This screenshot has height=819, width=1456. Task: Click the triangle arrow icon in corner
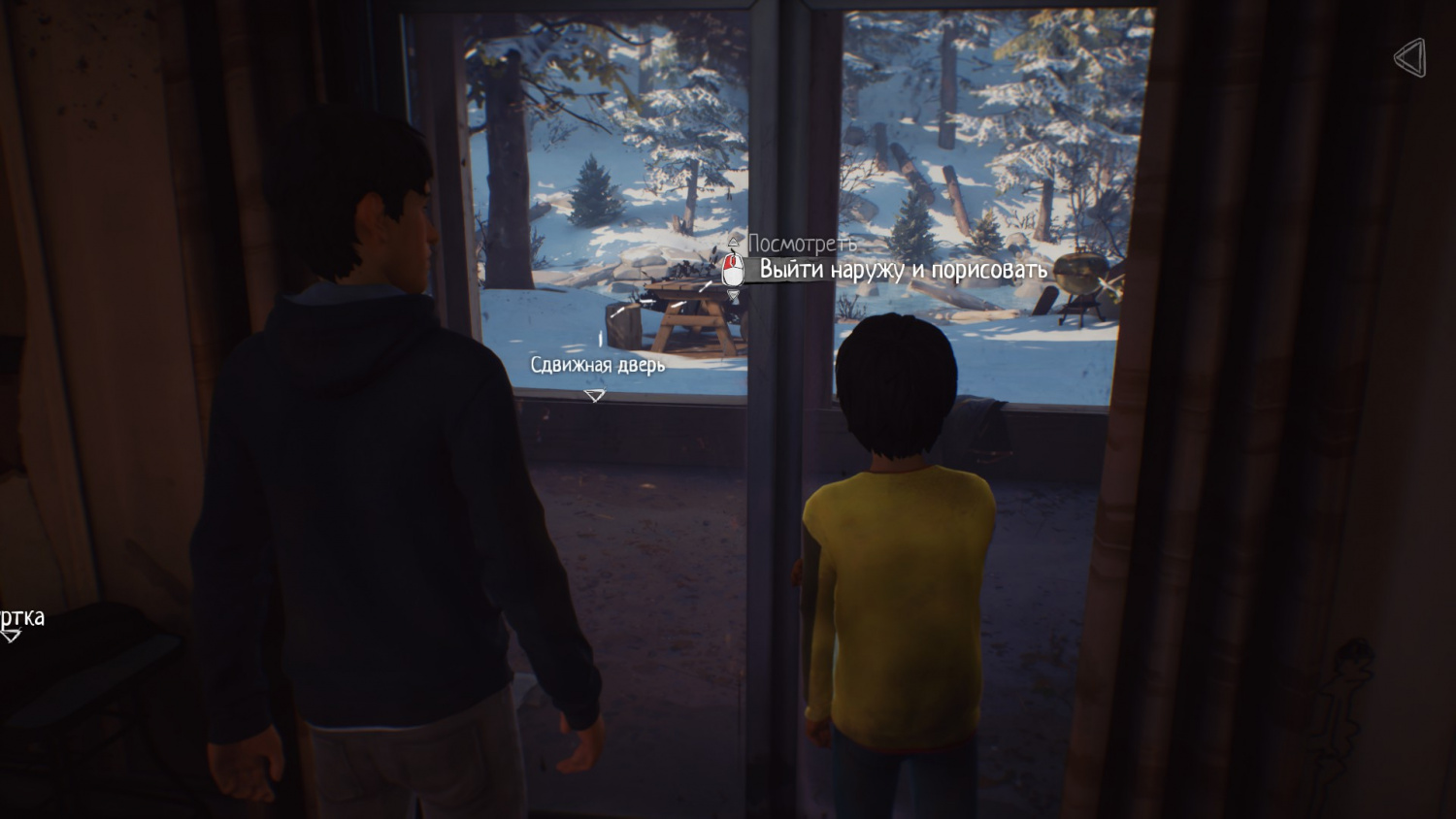click(1410, 58)
